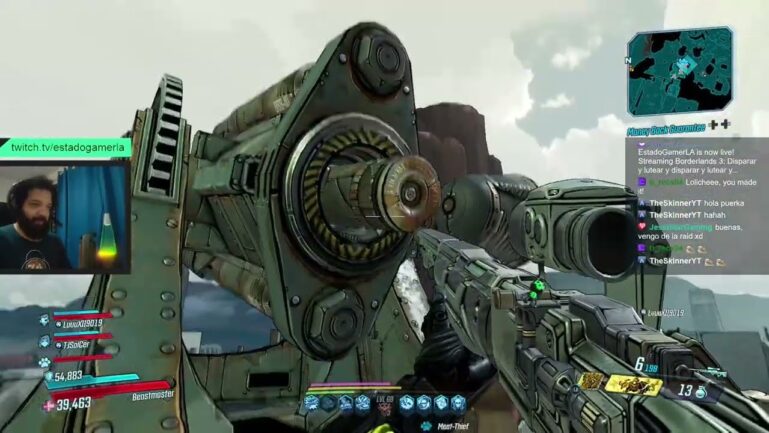Click the streamer webcam overlay
769x433 pixels.
pos(65,216)
